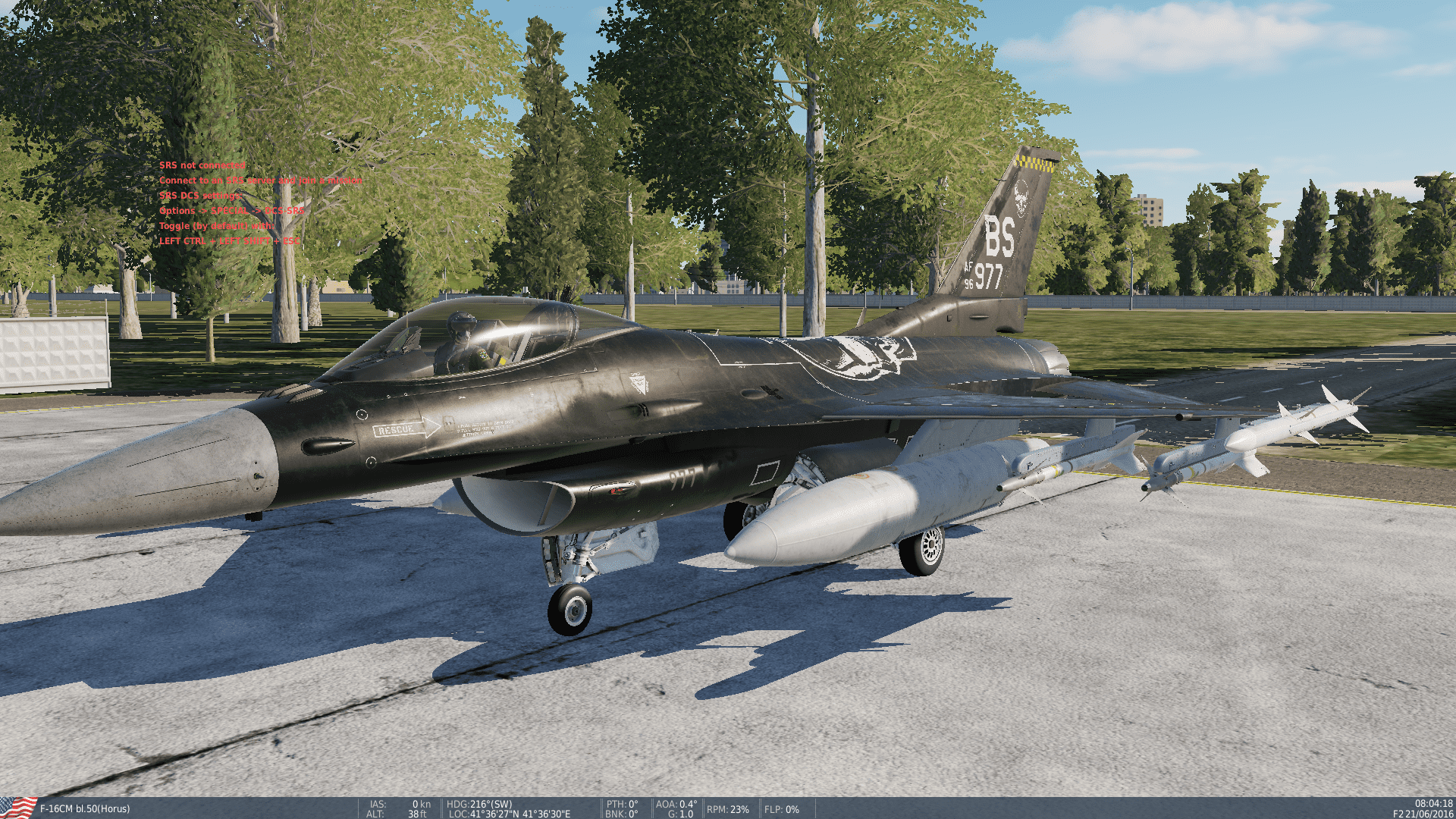Viewport: 1456px width, 819px height.
Task: Click the HDG 216°(SW) heading indicator
Action: click(x=478, y=803)
